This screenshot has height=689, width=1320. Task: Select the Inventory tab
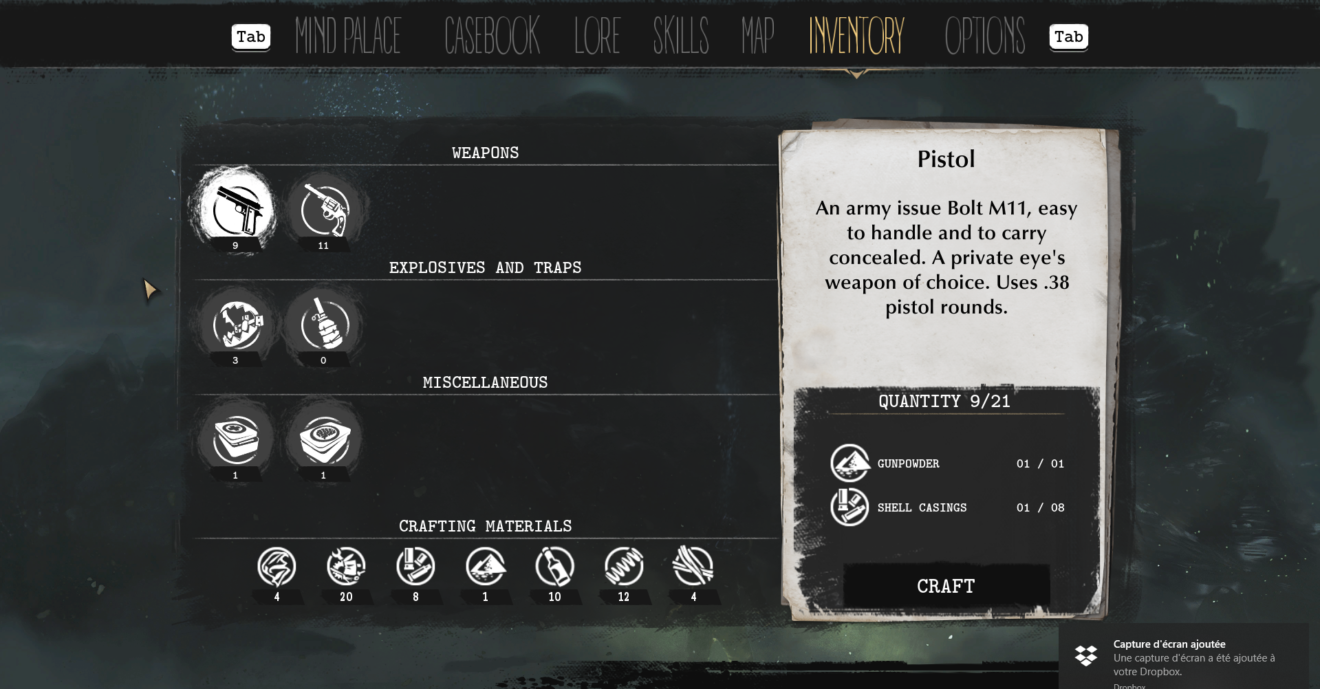point(856,37)
